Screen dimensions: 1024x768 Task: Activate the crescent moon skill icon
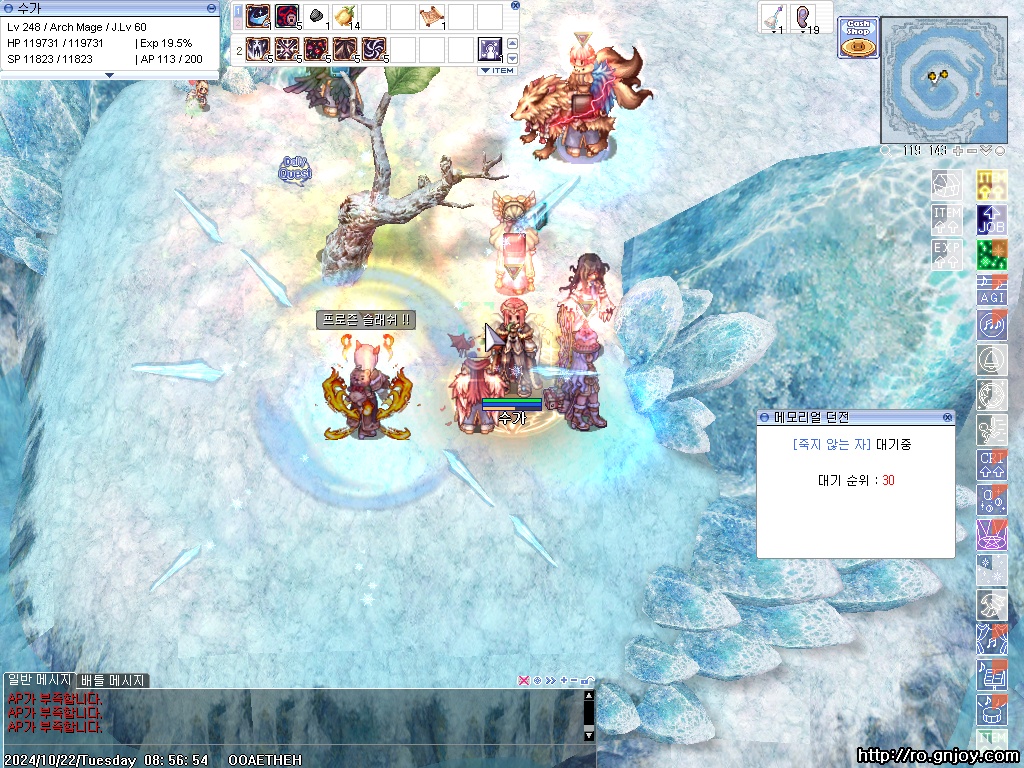tap(258, 16)
